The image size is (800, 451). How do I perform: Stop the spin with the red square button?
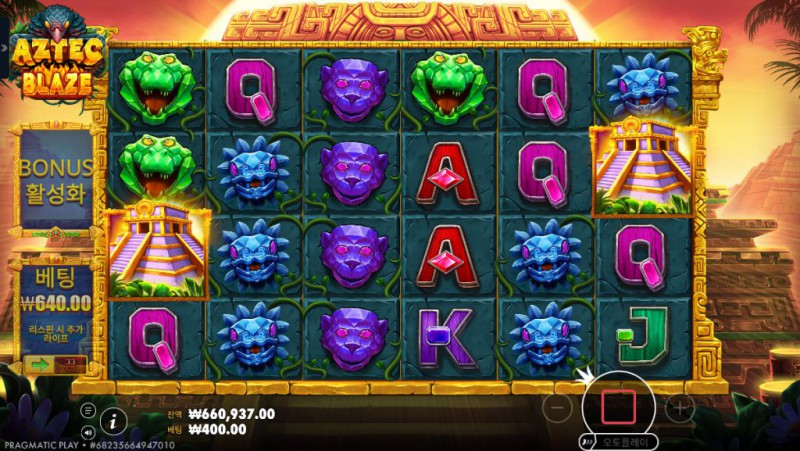click(617, 406)
